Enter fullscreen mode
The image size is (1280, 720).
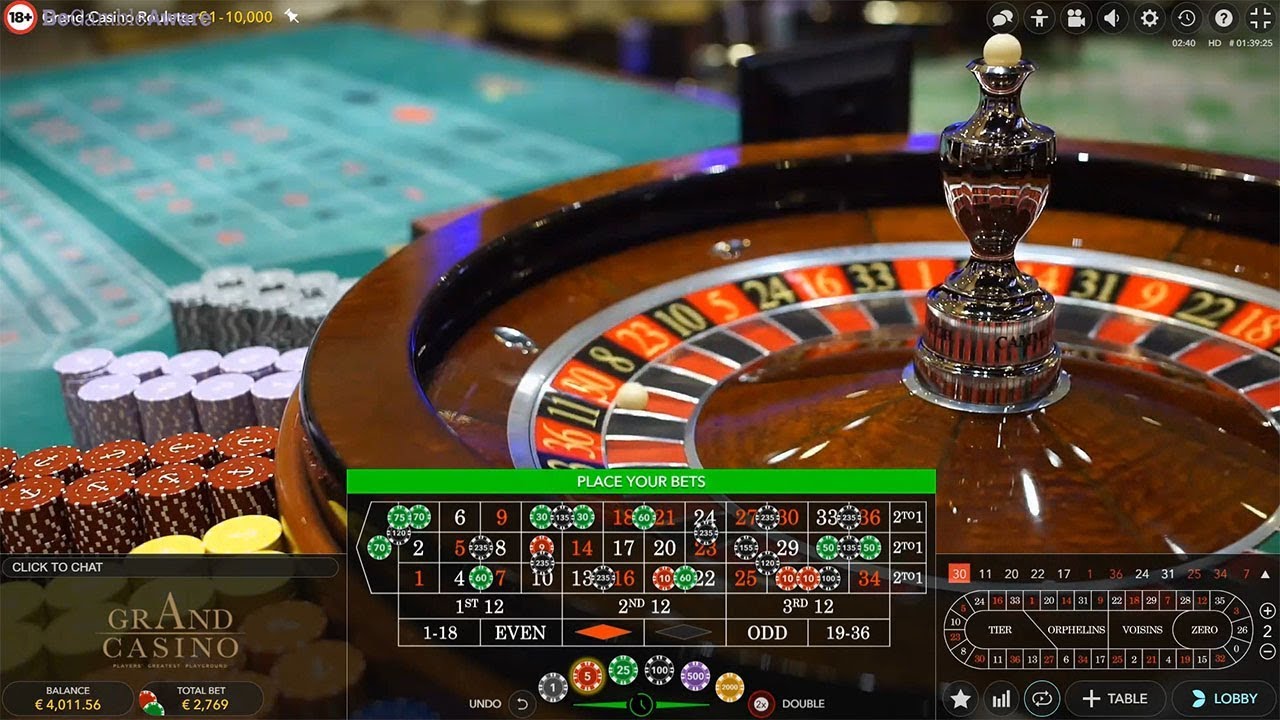click(1258, 18)
